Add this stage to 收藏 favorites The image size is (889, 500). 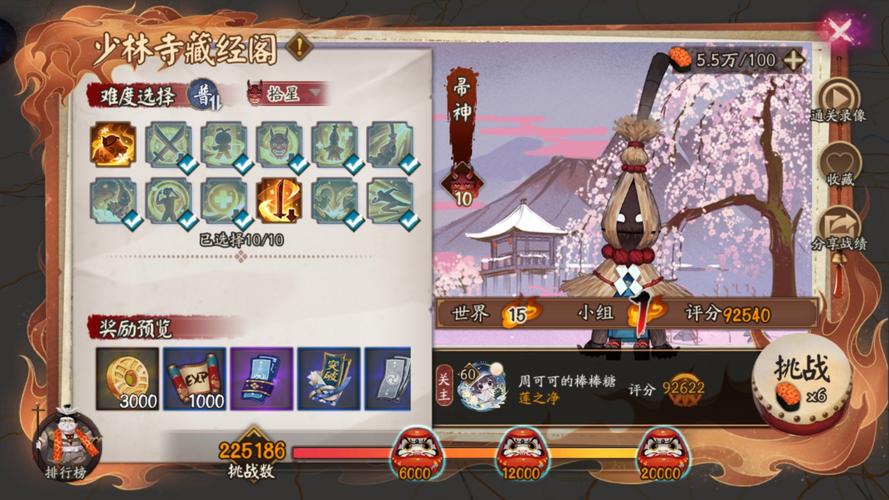(838, 167)
